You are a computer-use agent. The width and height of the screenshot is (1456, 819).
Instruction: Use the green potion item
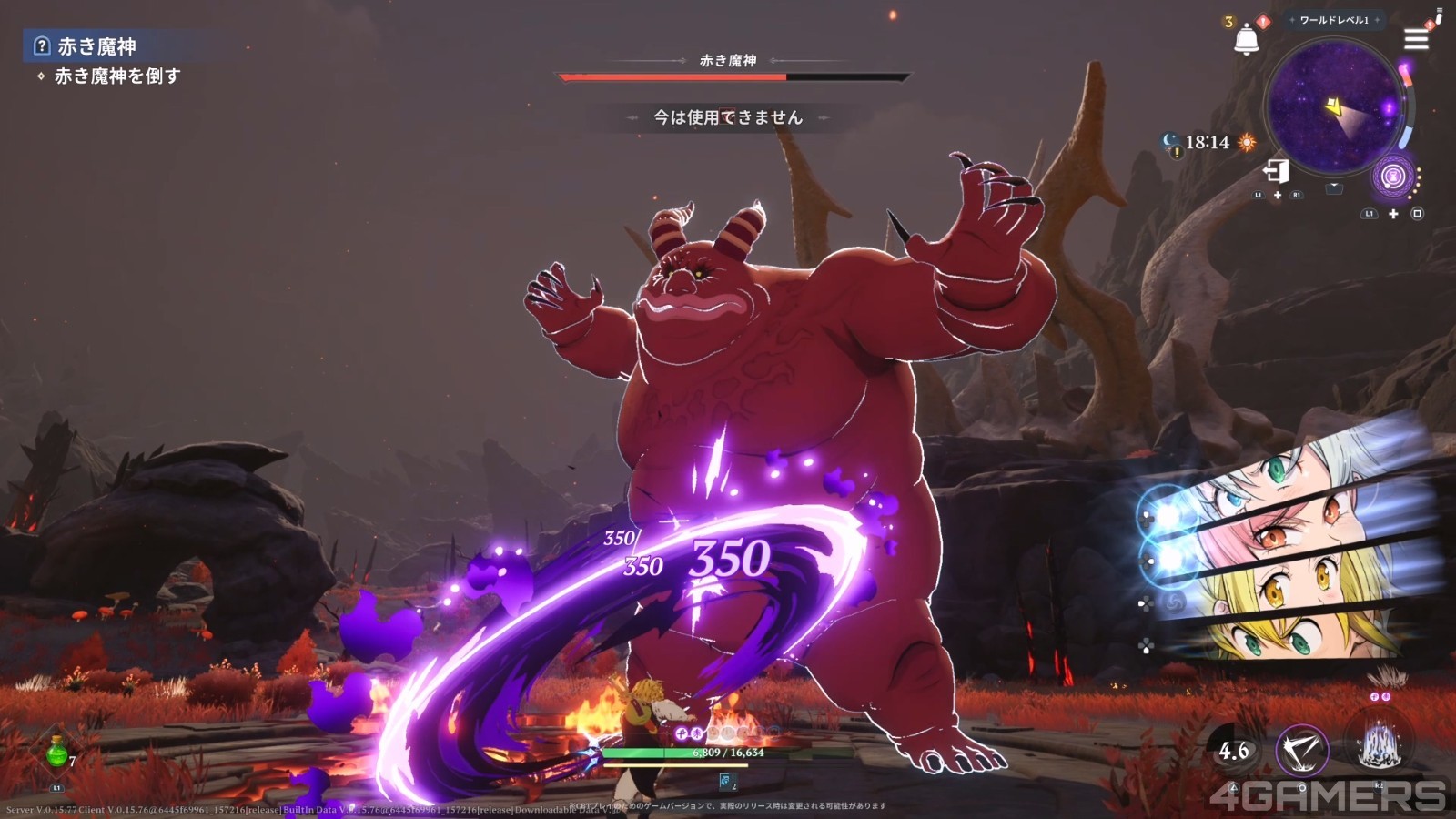pos(58,754)
